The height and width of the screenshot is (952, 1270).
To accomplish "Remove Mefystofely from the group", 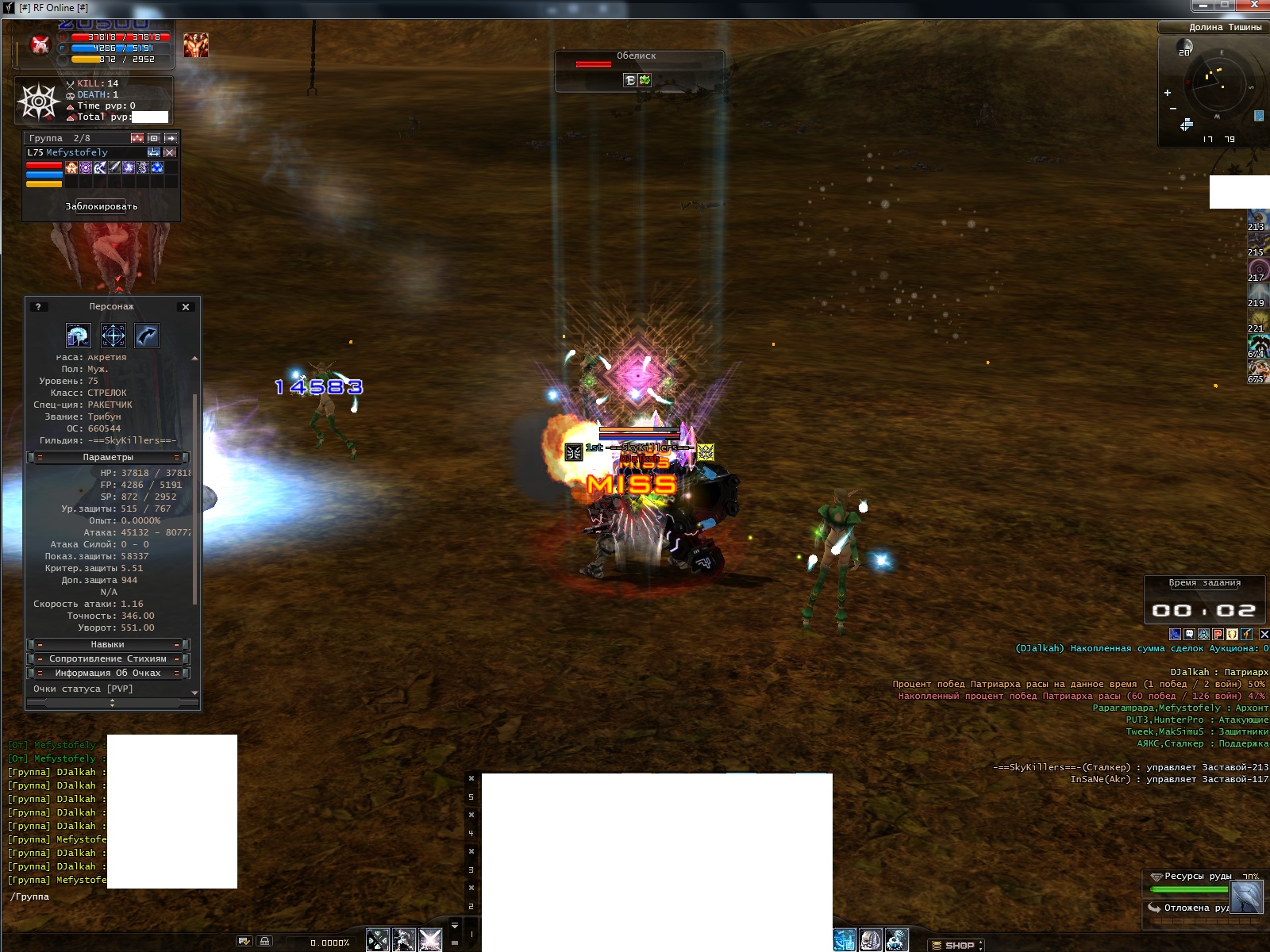I will 170,152.
